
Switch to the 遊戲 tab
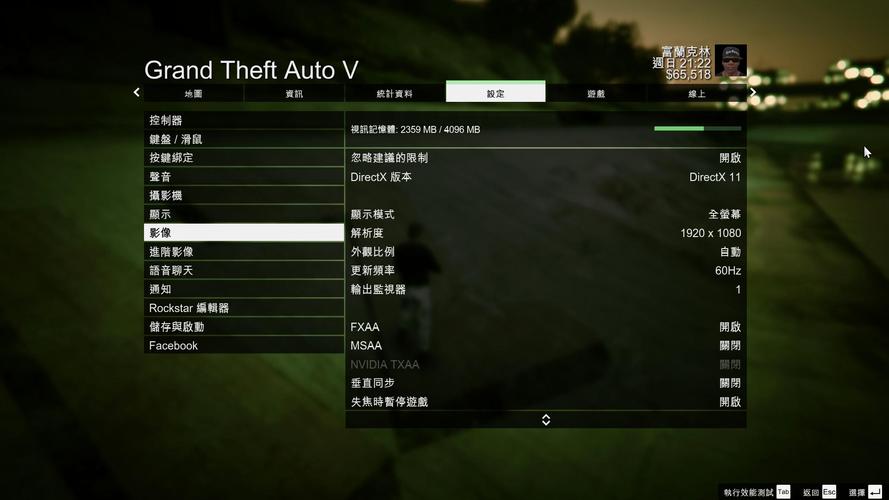(x=596, y=93)
